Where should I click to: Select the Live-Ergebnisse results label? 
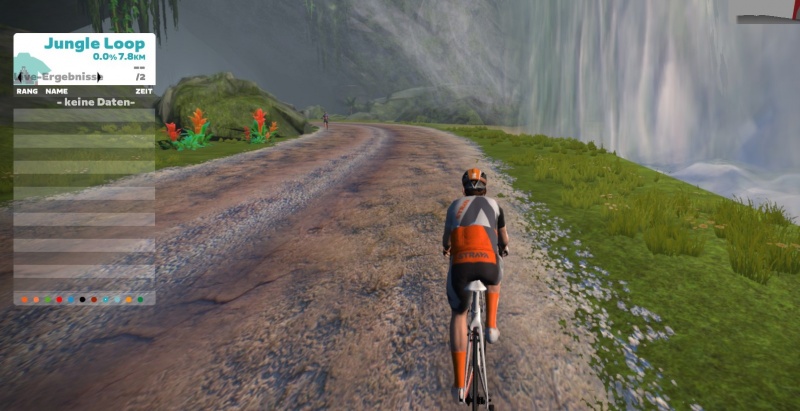point(60,77)
